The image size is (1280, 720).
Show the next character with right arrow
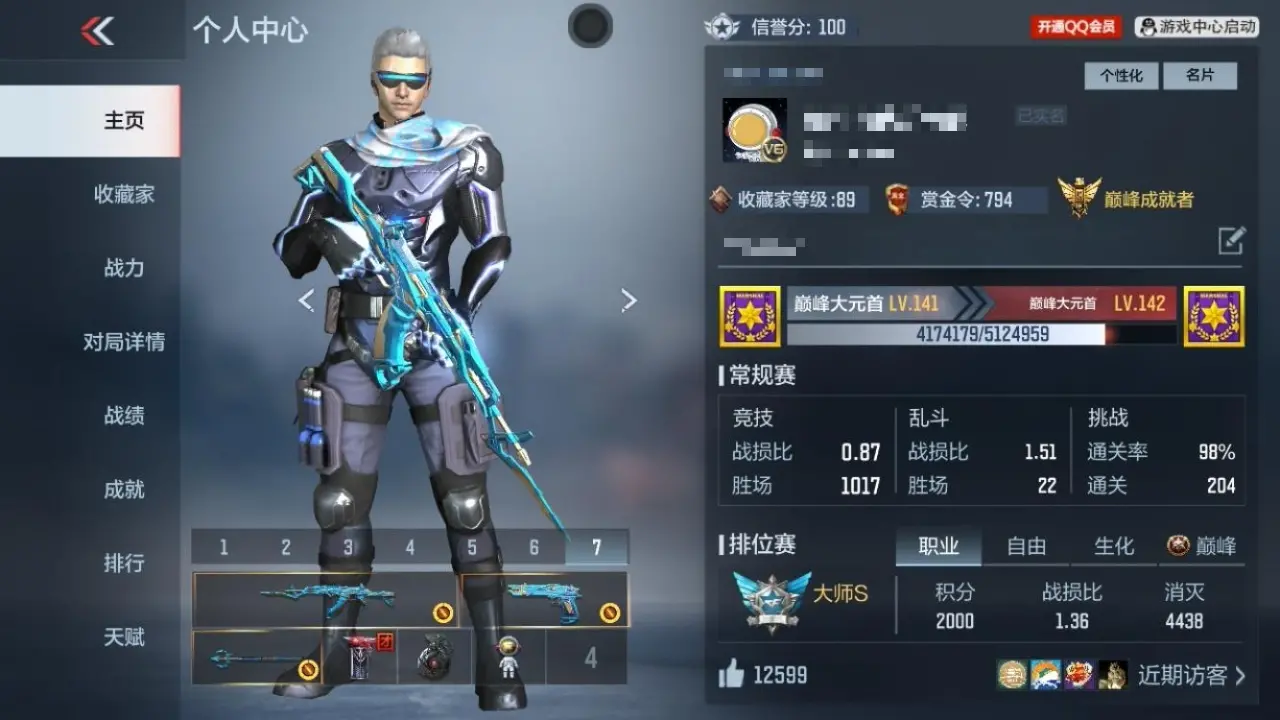coord(628,300)
